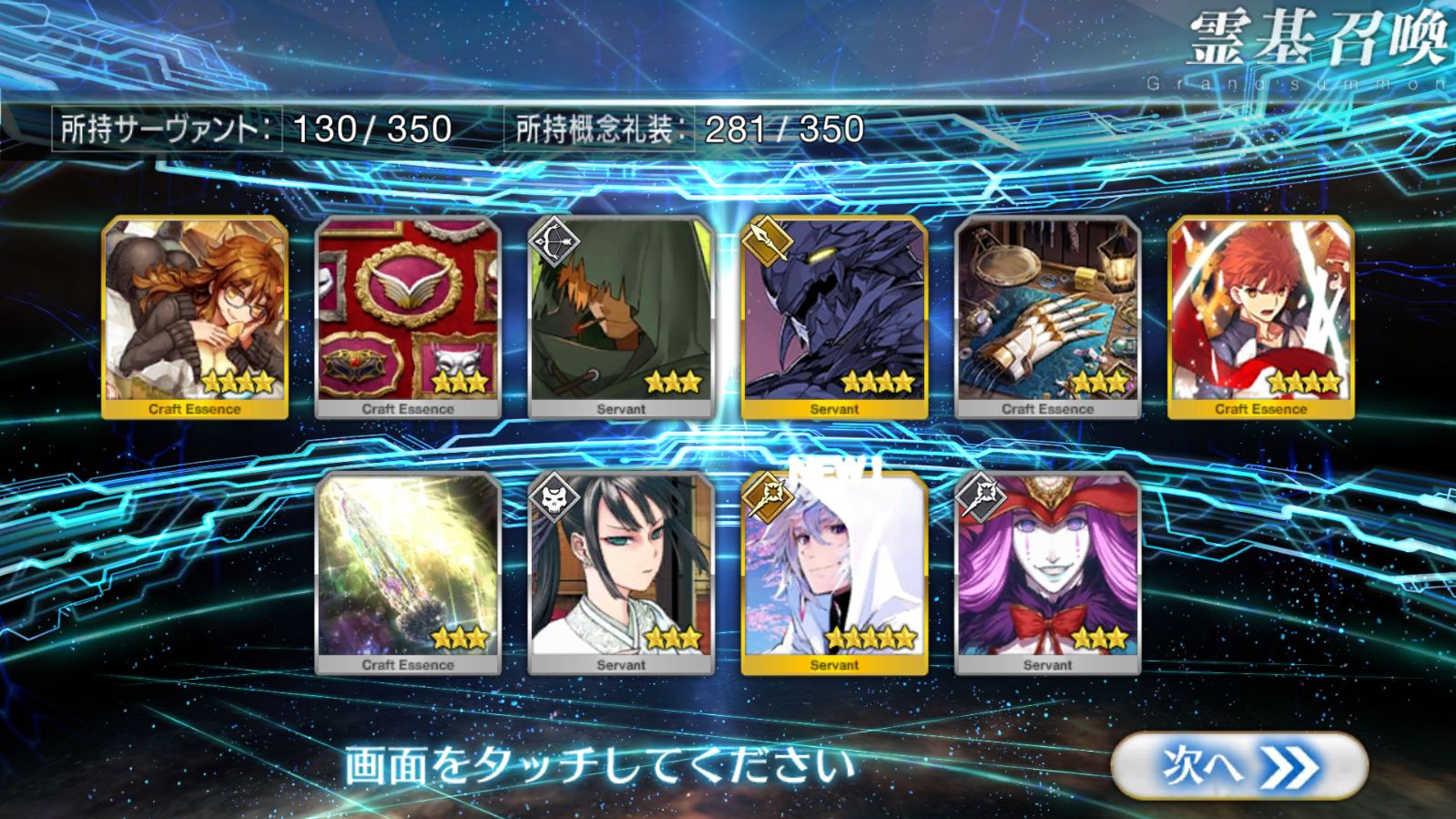This screenshot has height=819, width=1456.
Task: Select the glasses girl Craft Essence card
Action: point(195,317)
